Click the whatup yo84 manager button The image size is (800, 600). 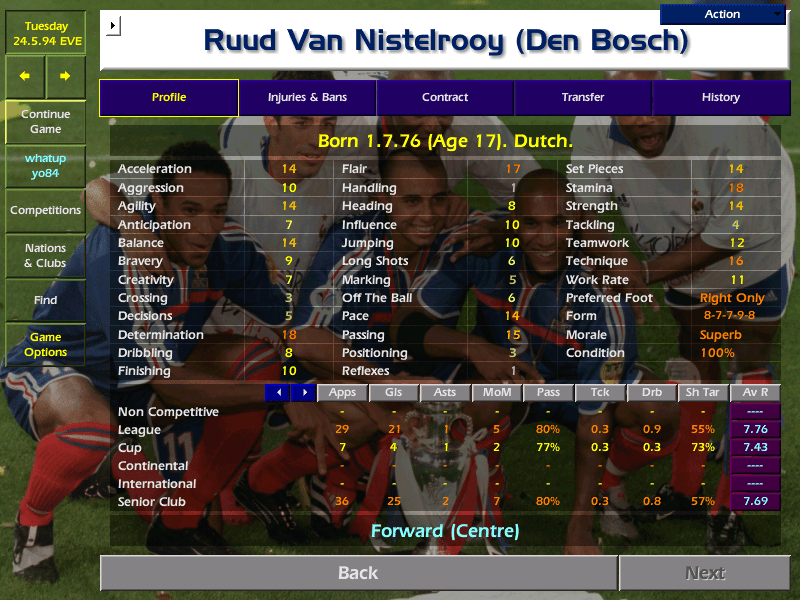(45, 166)
